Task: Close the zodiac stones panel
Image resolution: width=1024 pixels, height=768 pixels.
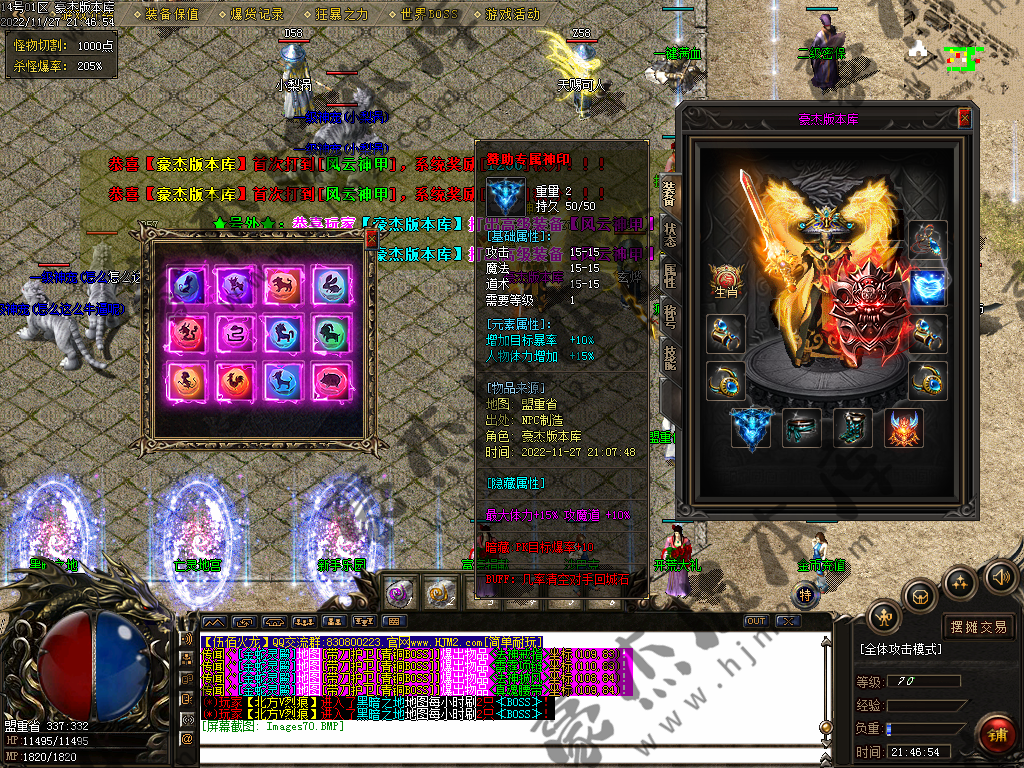Action: 371,240
